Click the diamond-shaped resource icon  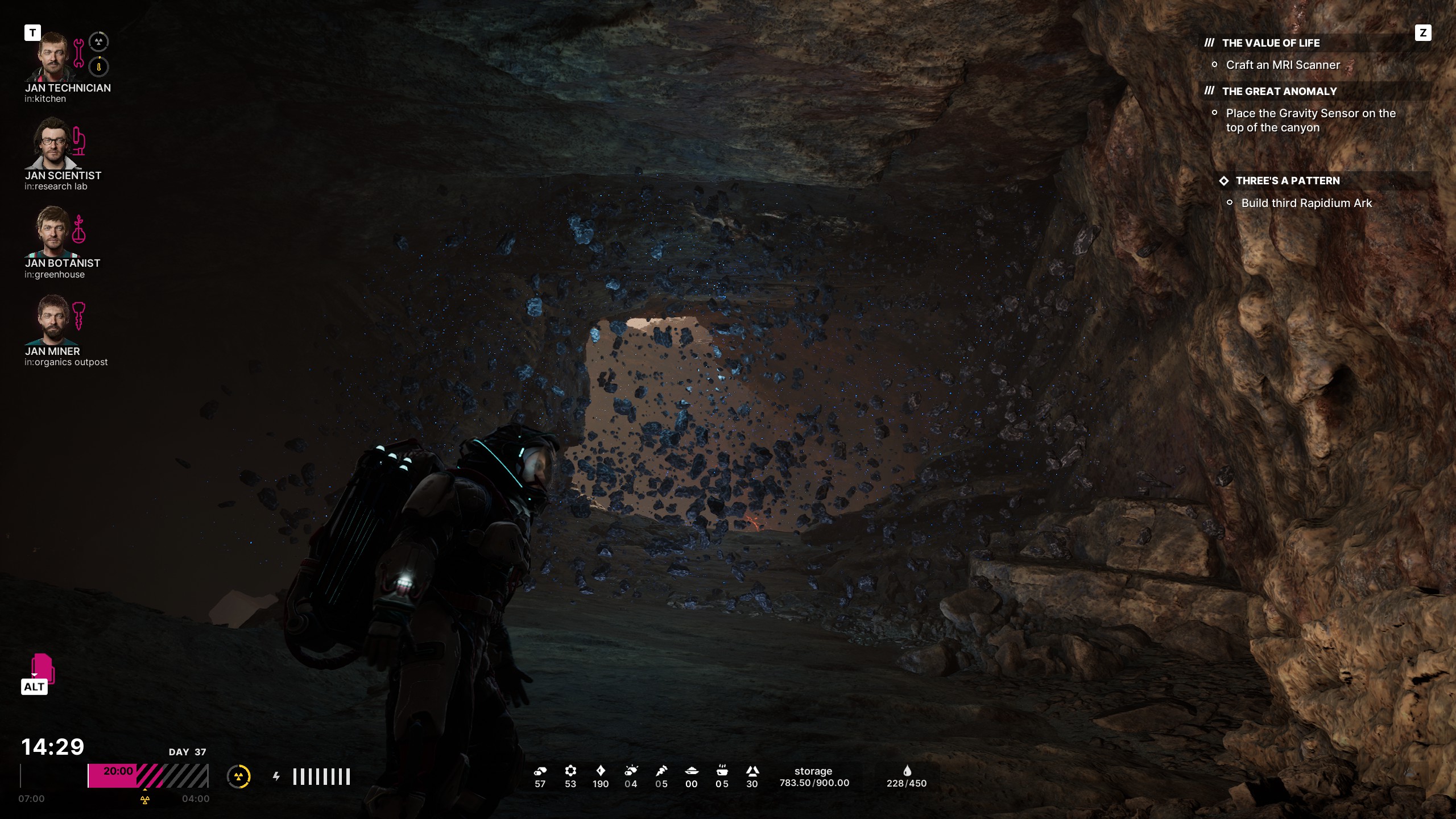[601, 771]
